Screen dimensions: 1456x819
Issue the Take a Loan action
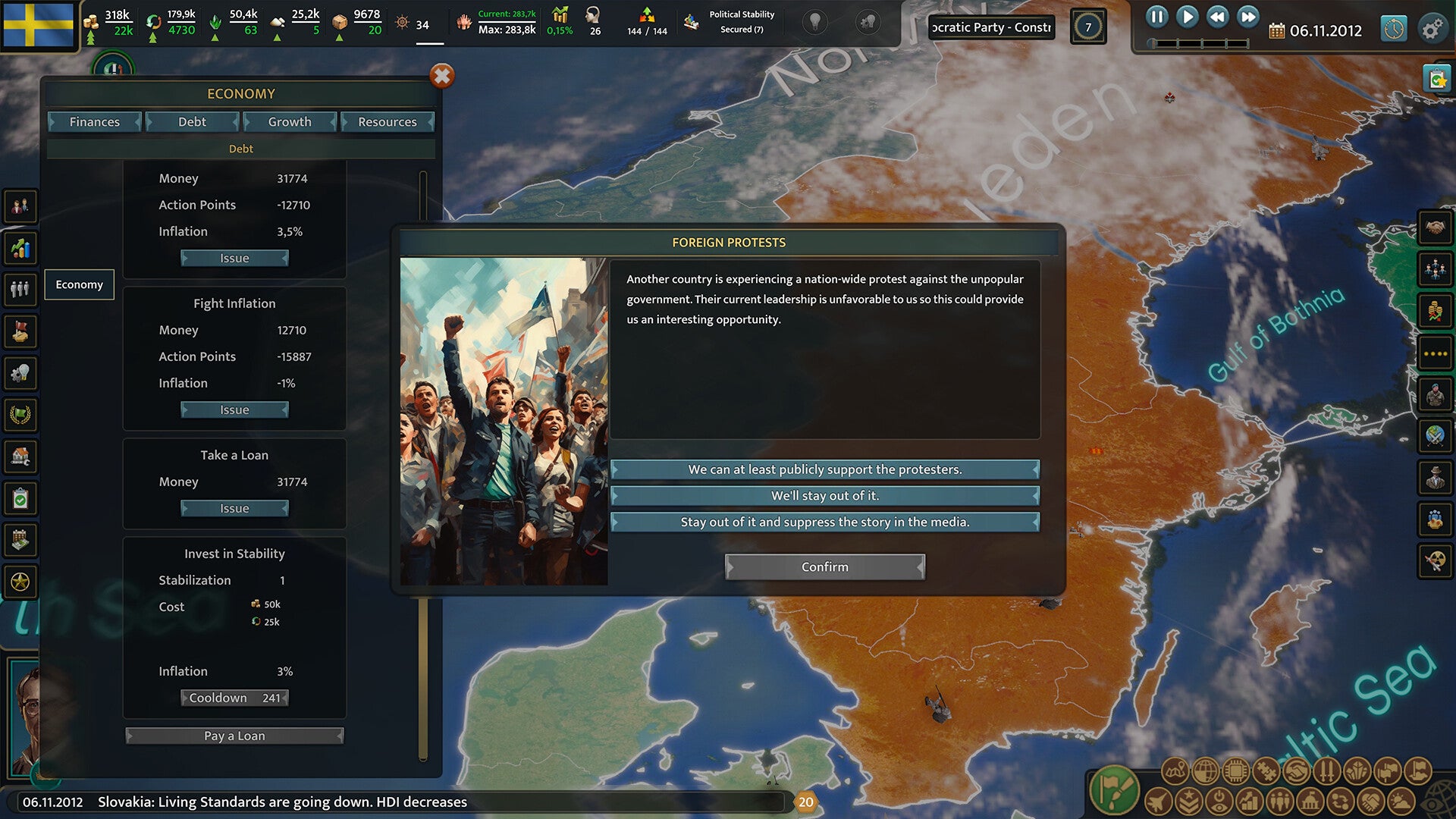point(234,509)
